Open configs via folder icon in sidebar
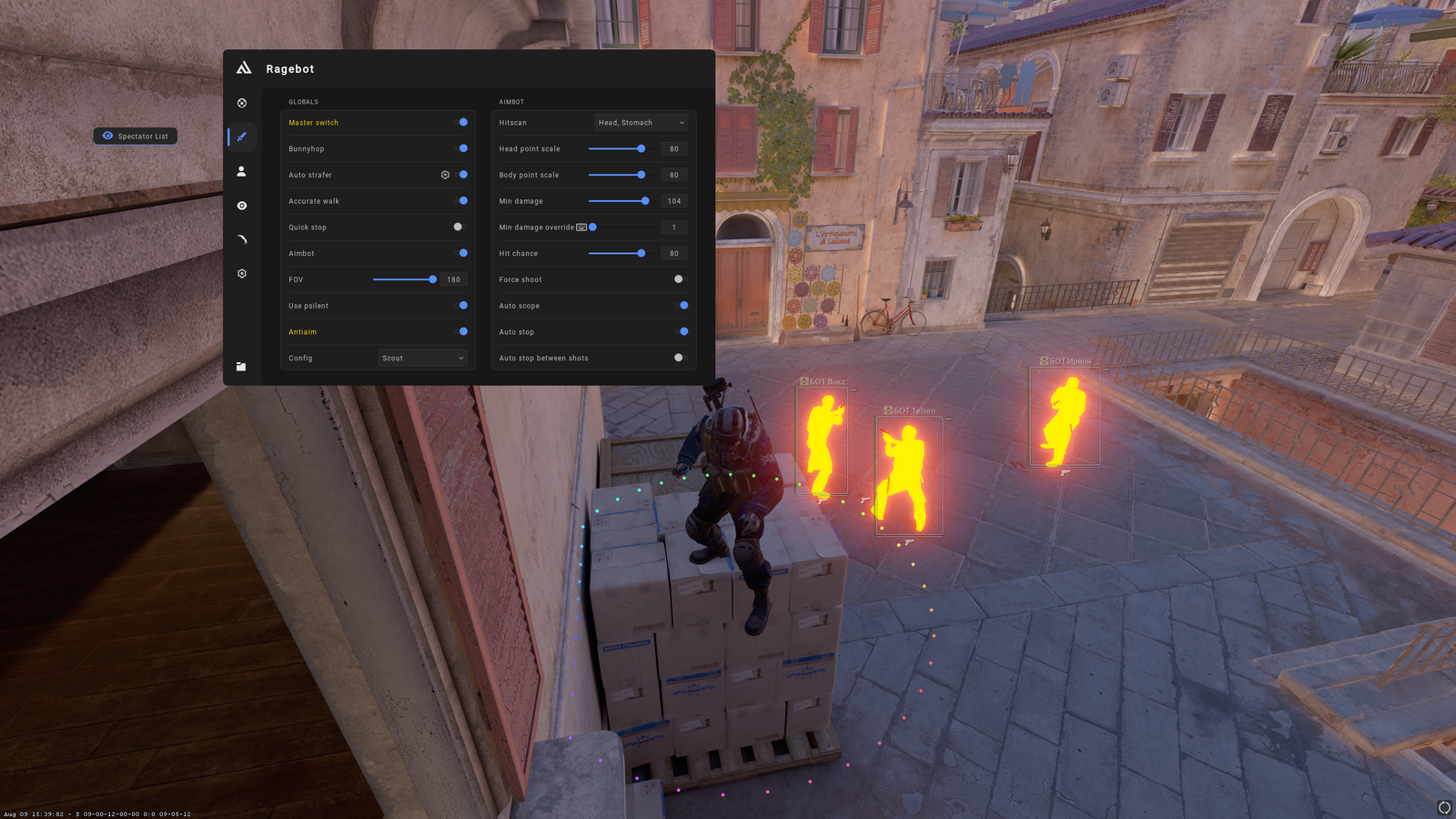Image resolution: width=1456 pixels, height=819 pixels. pos(241,367)
